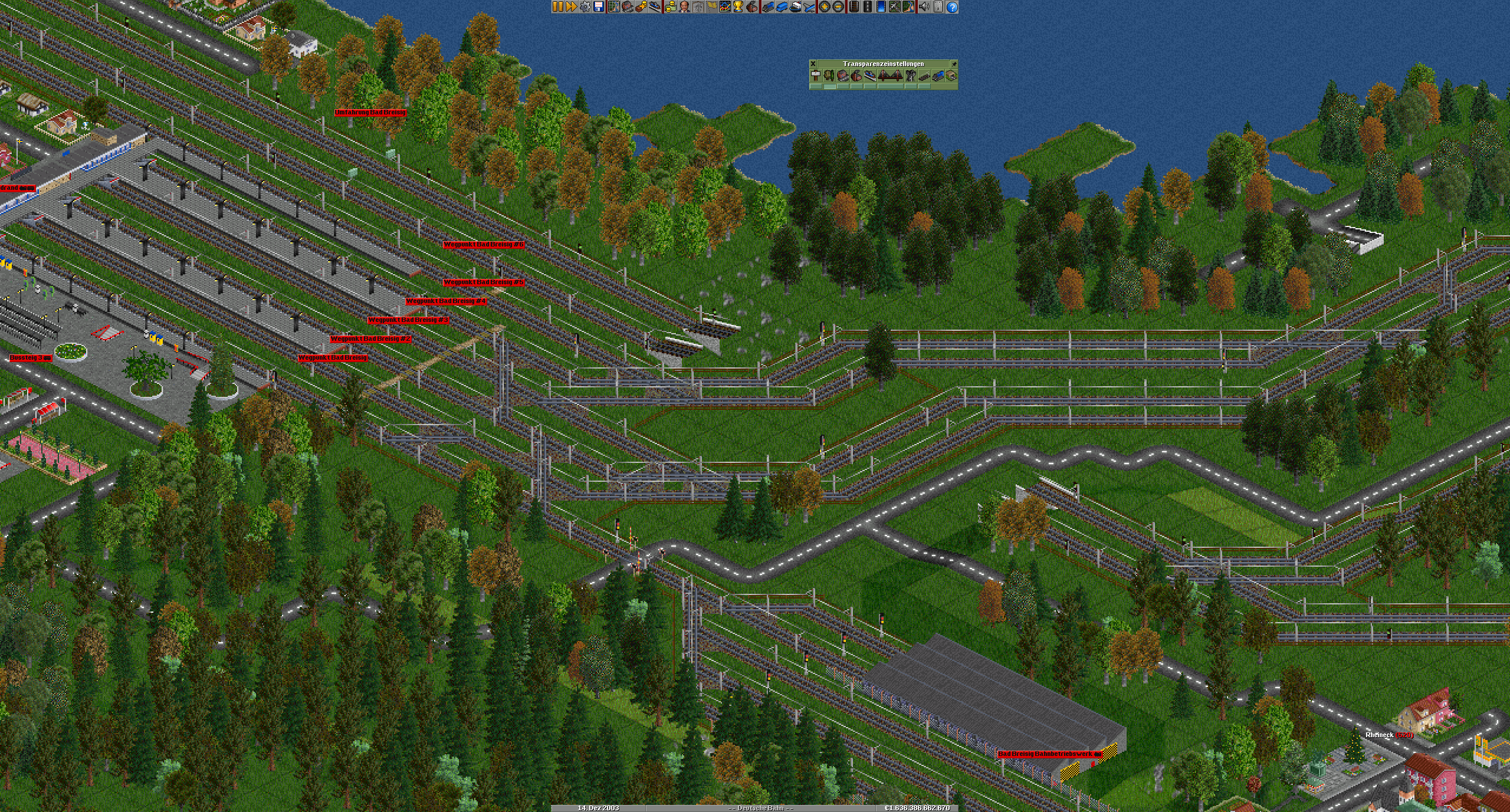1510x812 pixels.
Task: Close the Transparenzeinstellungen window
Action: 813,64
